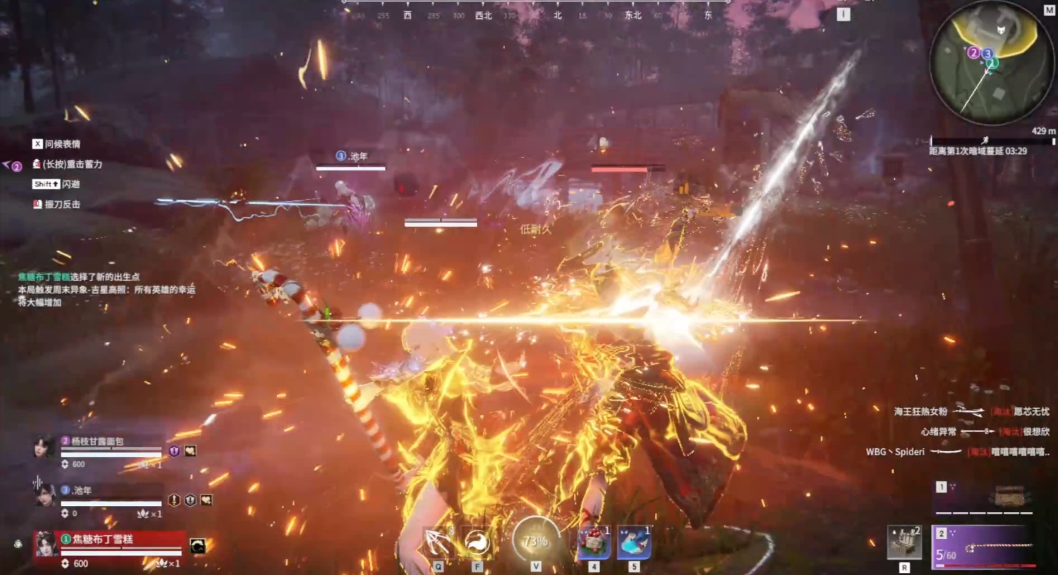The image size is (1058, 575).
Task: Click own portrait 焦糖布丁雪糕
Action: tap(45, 543)
